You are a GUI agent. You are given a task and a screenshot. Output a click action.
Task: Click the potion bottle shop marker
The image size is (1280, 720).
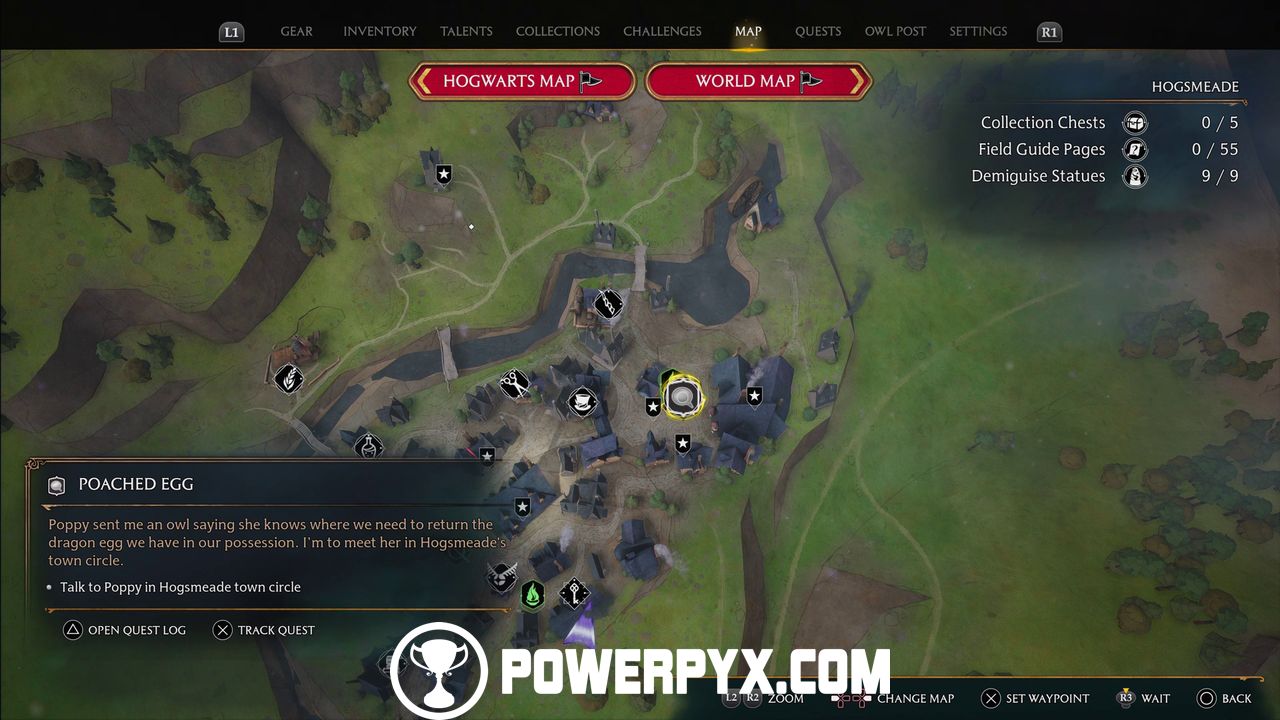pyautogui.click(x=368, y=447)
